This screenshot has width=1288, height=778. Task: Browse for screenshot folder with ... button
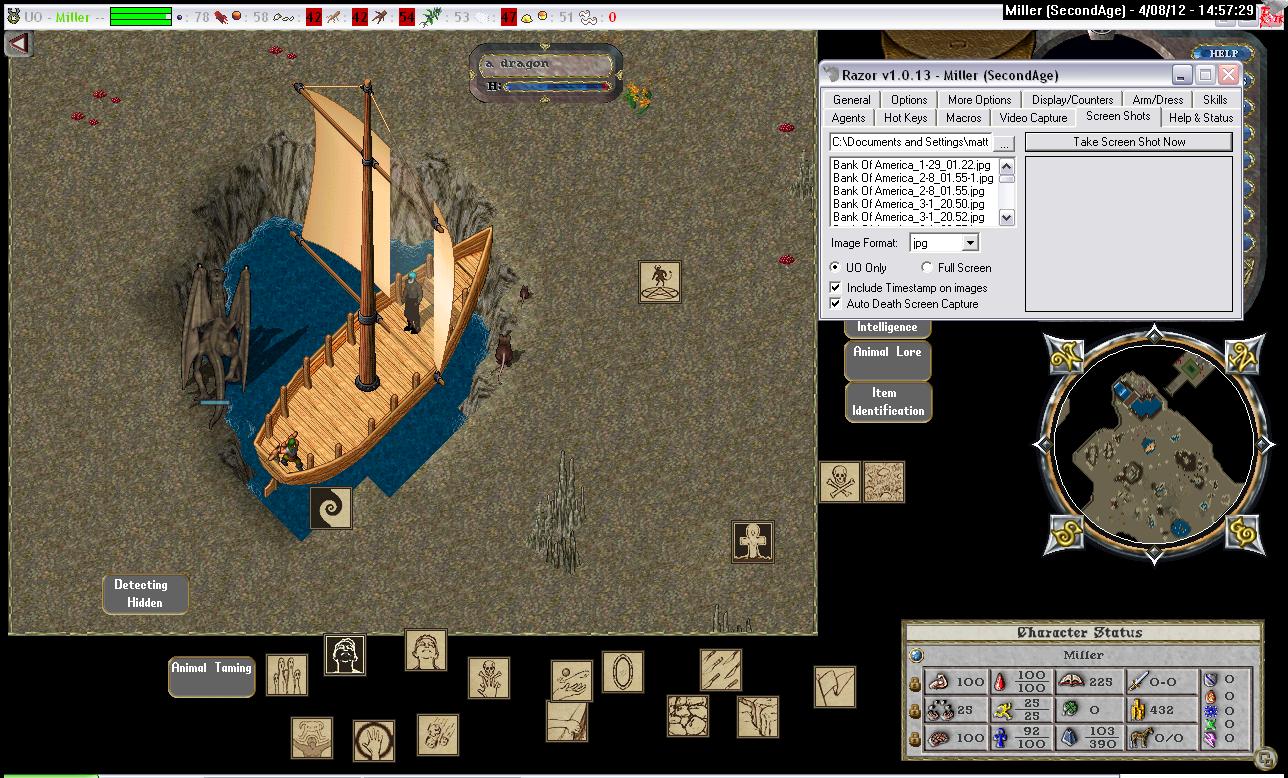coord(1004,143)
